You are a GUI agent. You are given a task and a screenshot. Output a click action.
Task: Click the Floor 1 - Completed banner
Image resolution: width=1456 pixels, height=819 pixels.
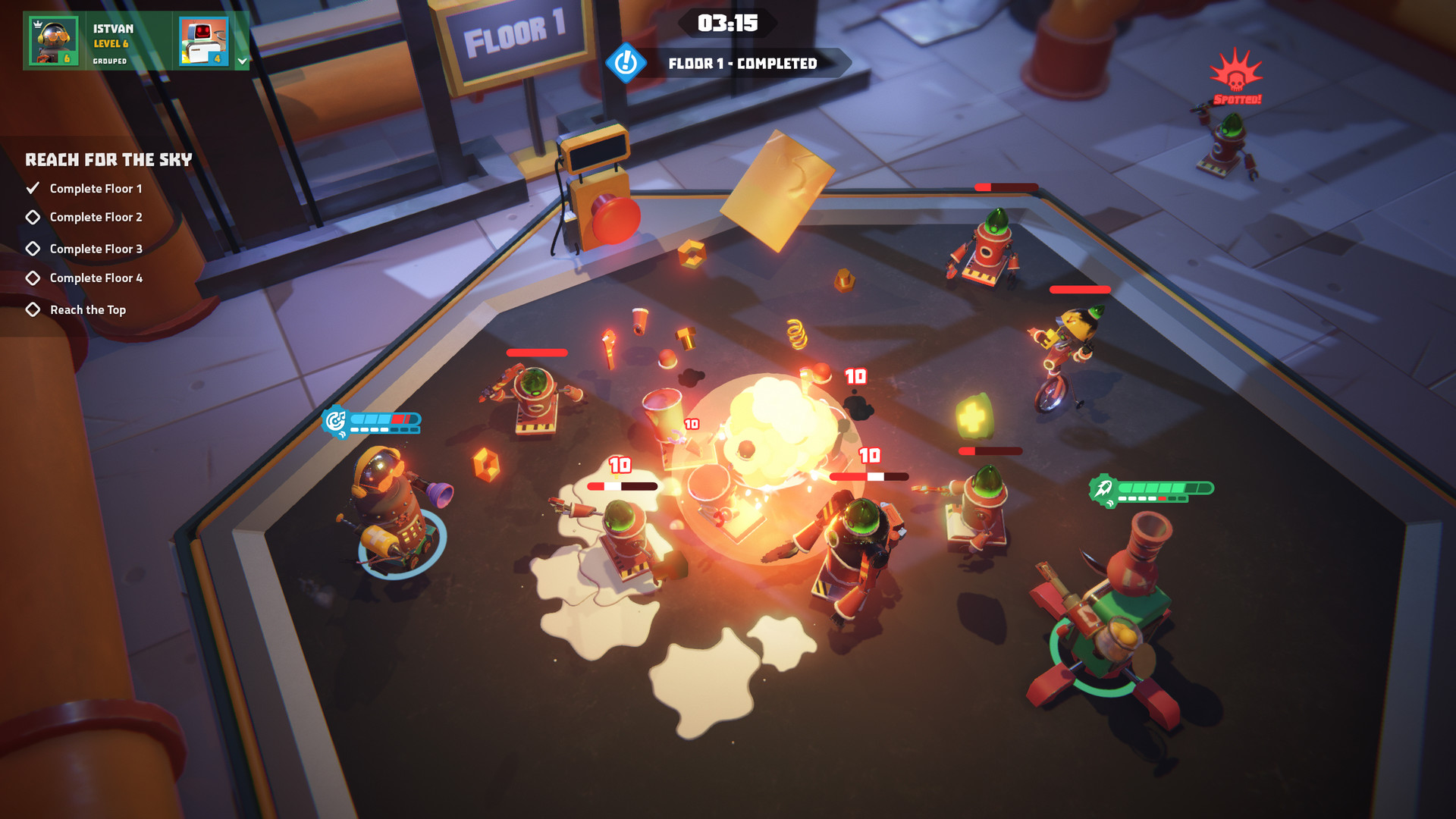[742, 64]
